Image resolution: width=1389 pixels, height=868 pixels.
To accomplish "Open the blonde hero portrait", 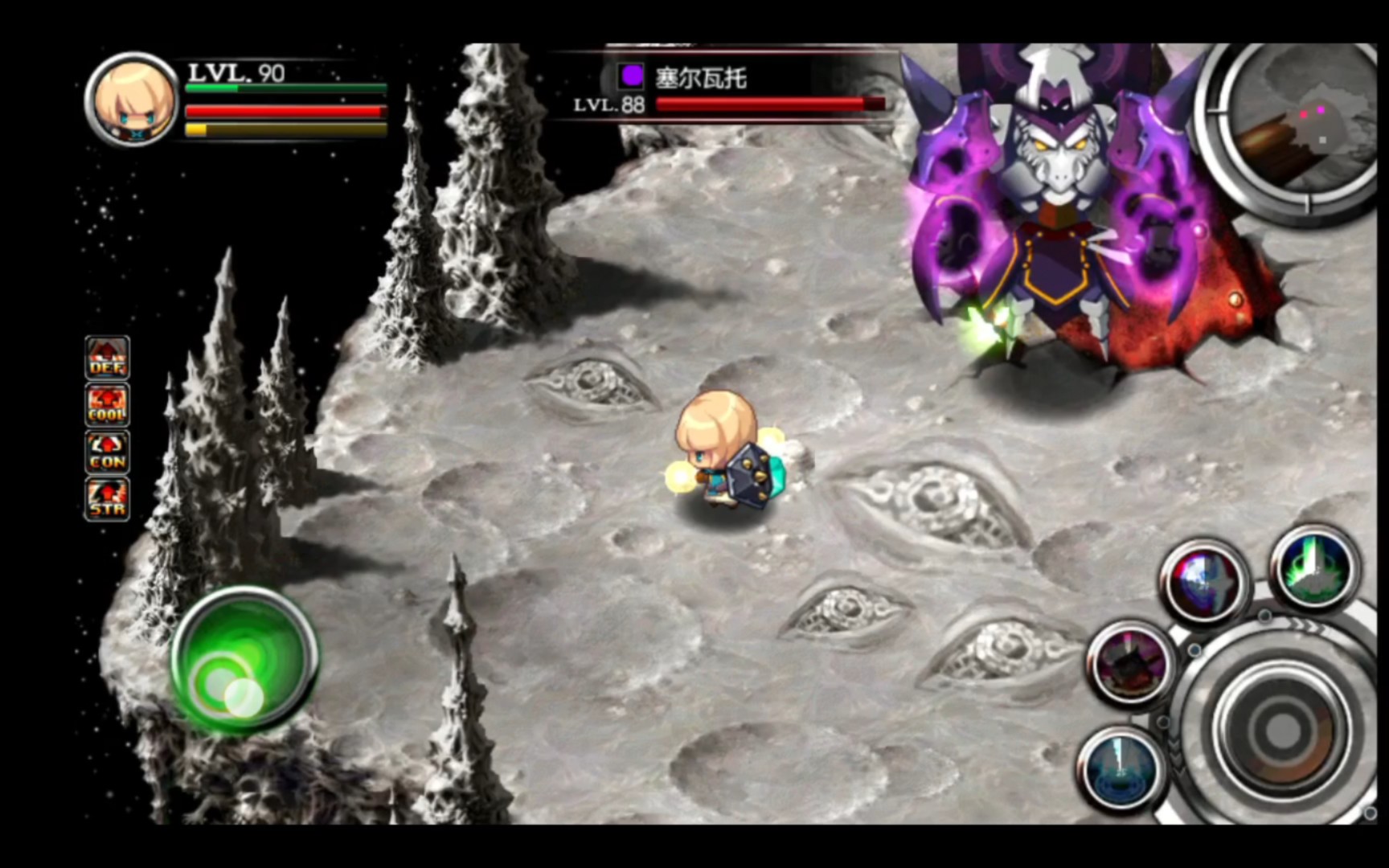I will pyautogui.click(x=132, y=100).
